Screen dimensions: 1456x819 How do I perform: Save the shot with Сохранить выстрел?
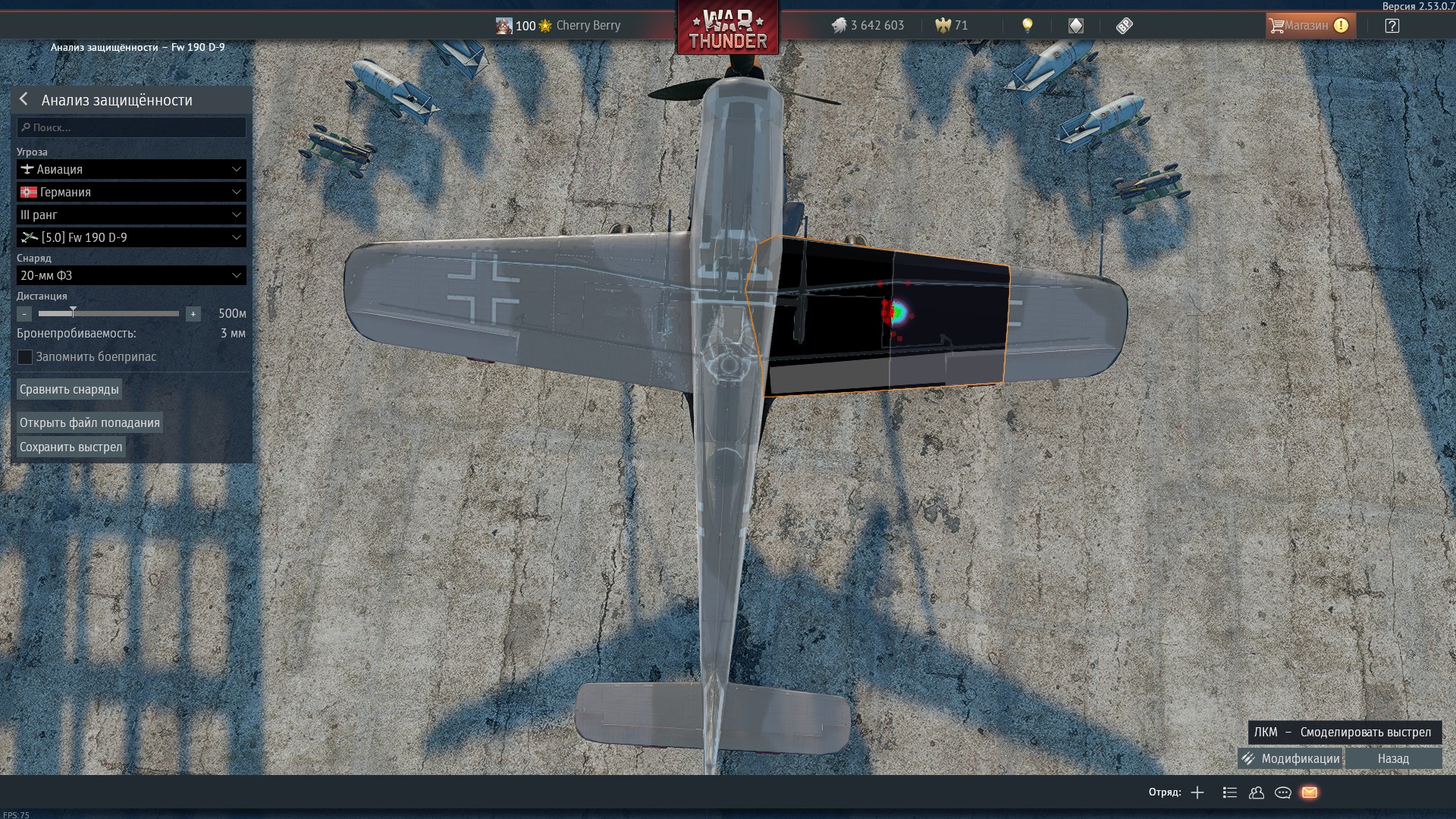71,447
